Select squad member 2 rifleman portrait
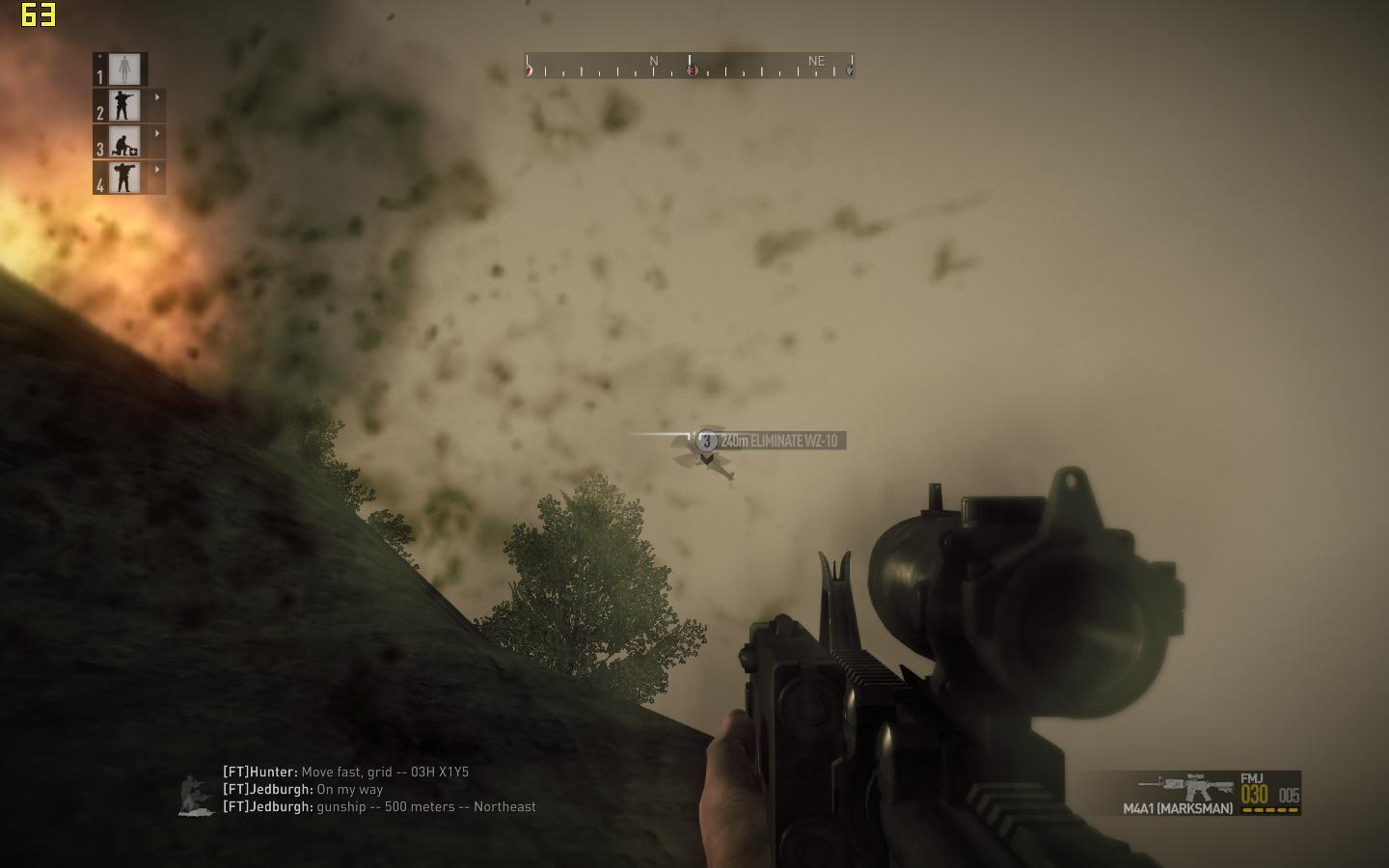The width and height of the screenshot is (1389, 868). (x=124, y=105)
